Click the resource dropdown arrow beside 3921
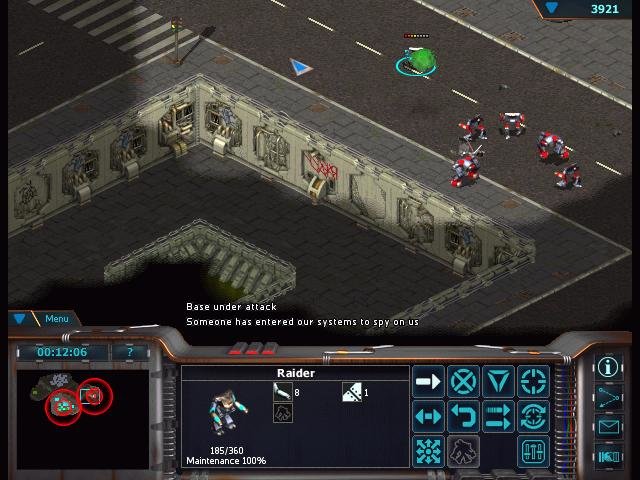The width and height of the screenshot is (640, 480). (x=552, y=9)
